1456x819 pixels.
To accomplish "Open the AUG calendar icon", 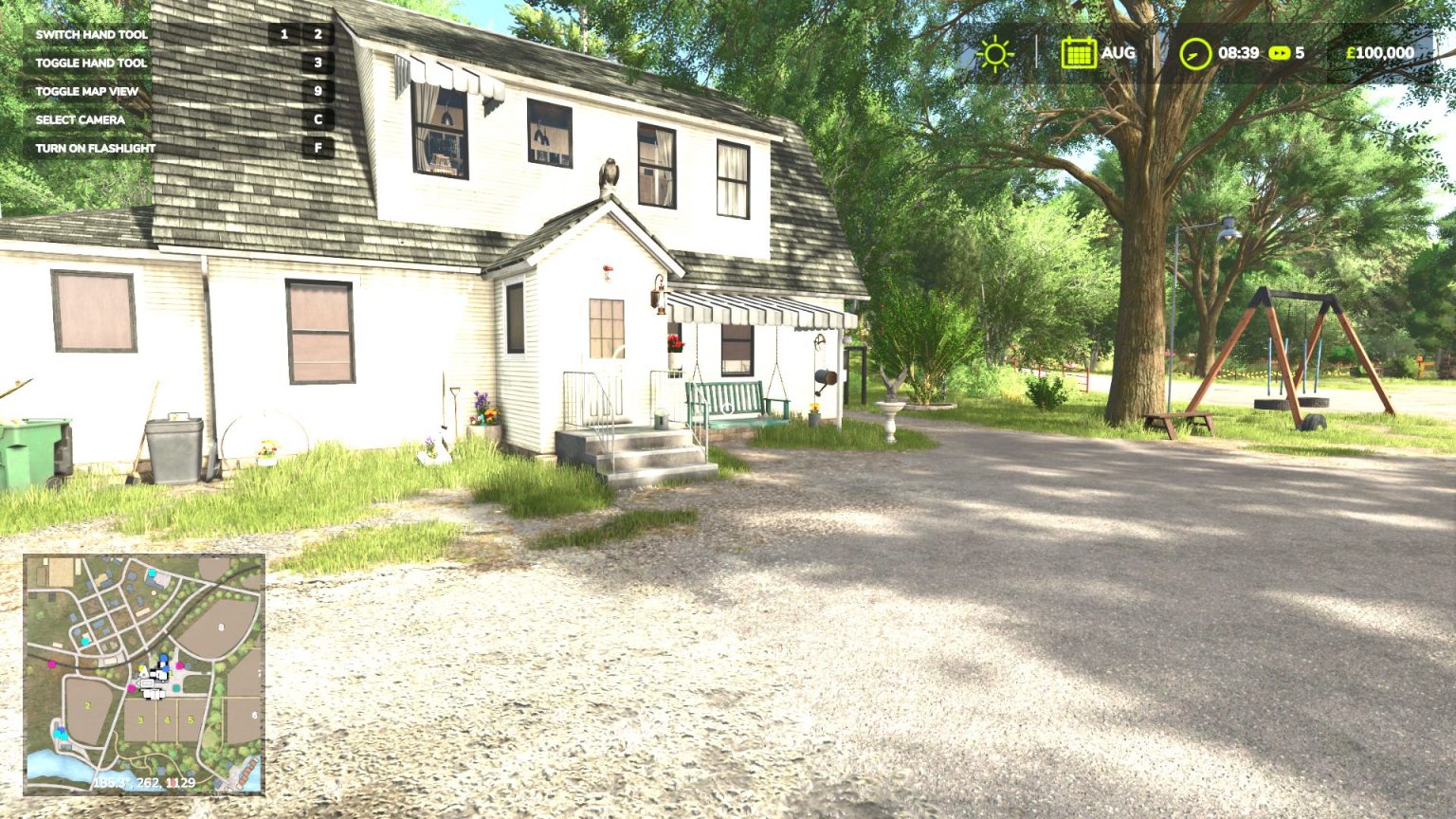I will click(1082, 53).
